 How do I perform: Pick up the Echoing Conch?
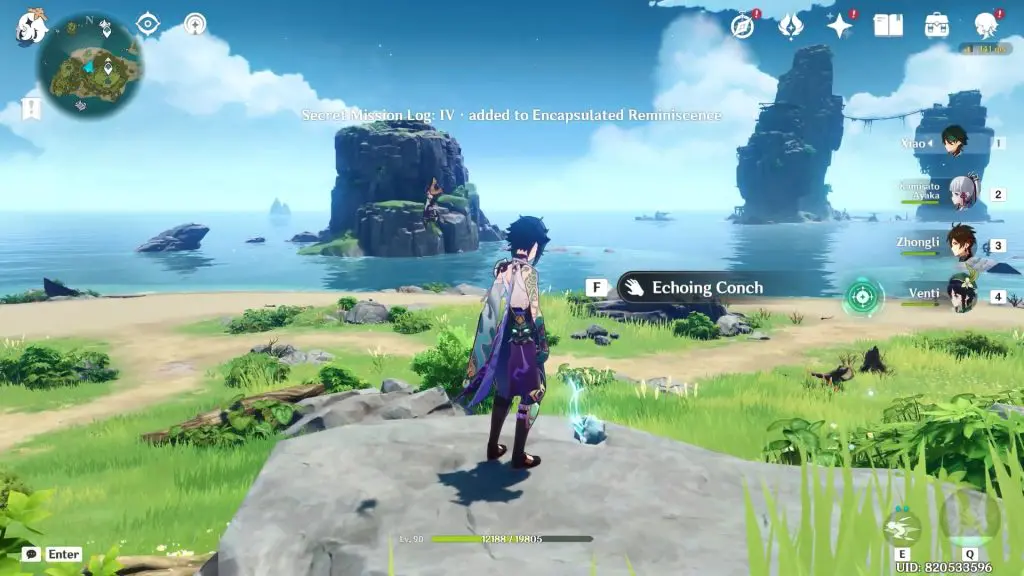(x=691, y=288)
